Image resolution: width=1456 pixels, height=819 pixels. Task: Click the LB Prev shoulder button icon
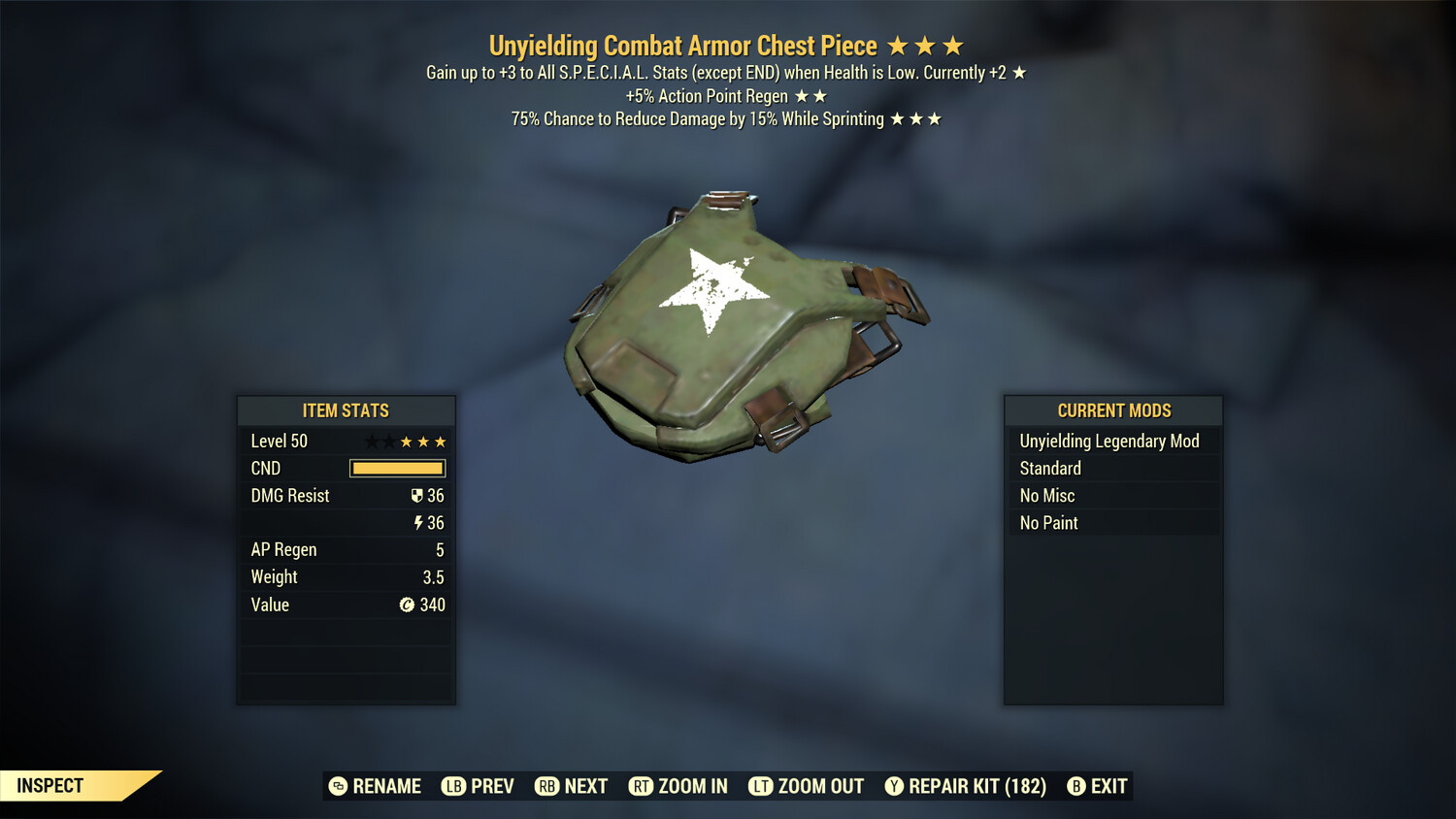(452, 786)
